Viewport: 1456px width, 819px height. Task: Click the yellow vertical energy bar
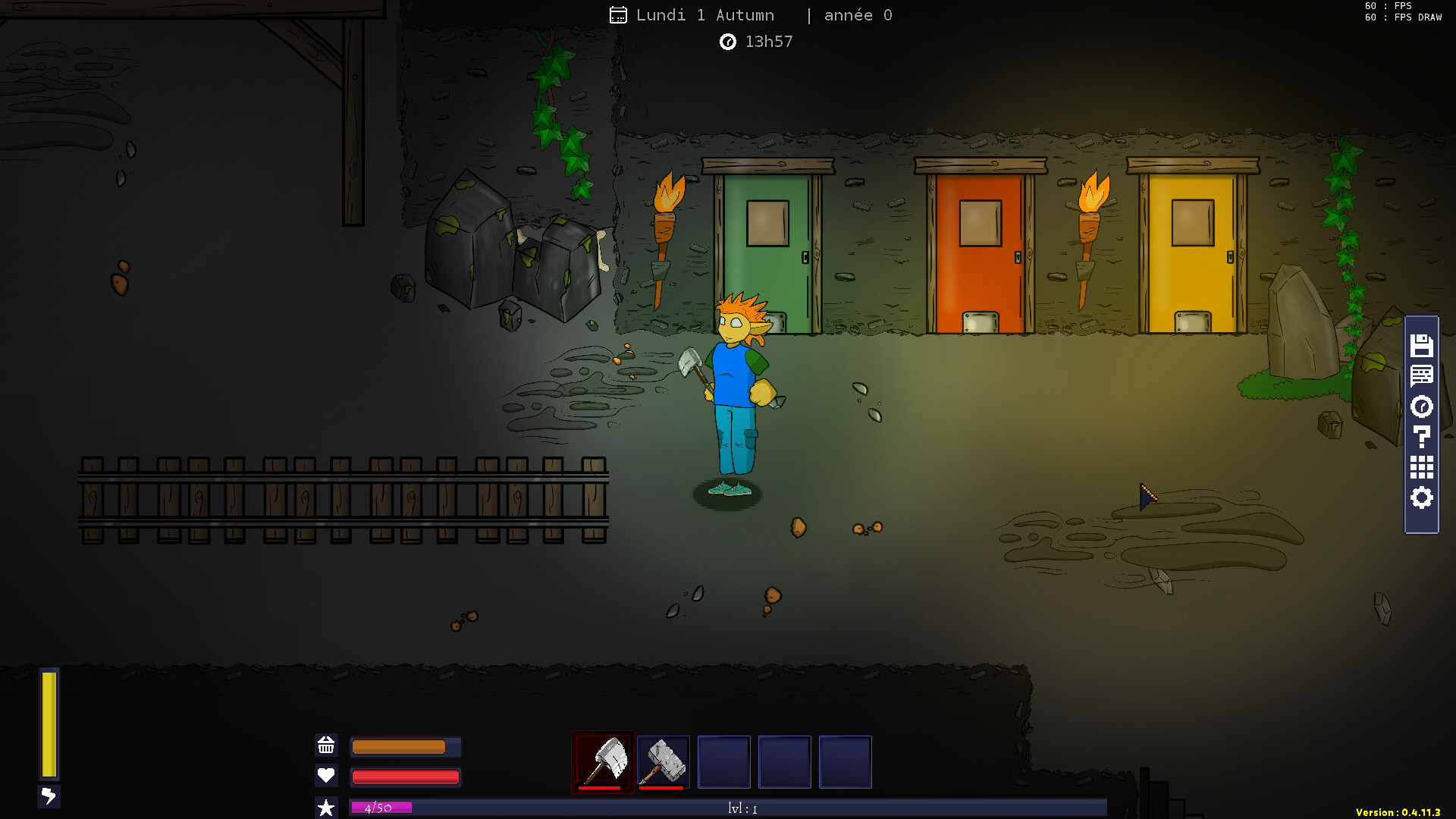pyautogui.click(x=50, y=724)
